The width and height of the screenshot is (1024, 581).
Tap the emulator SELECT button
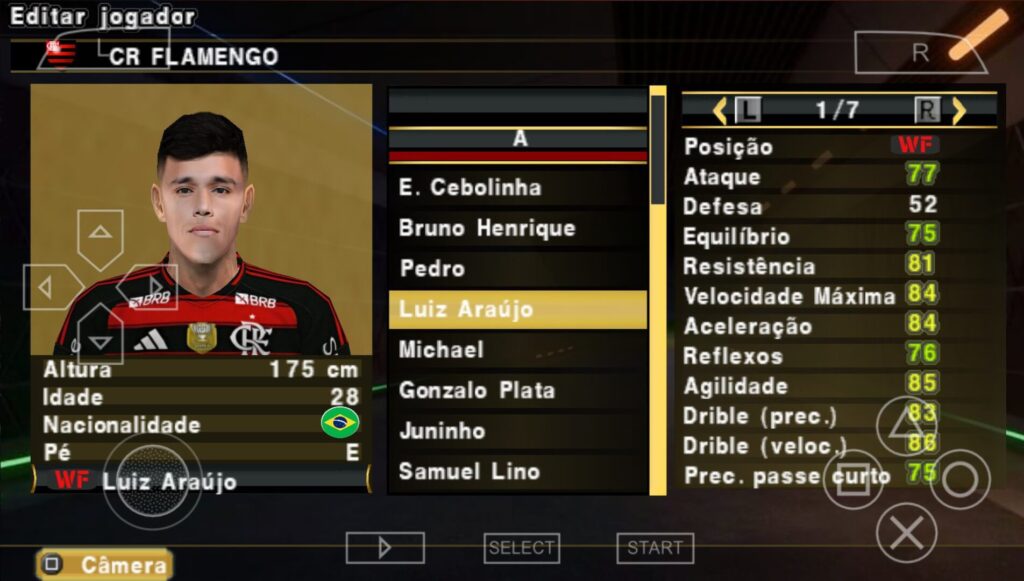pyautogui.click(x=521, y=548)
